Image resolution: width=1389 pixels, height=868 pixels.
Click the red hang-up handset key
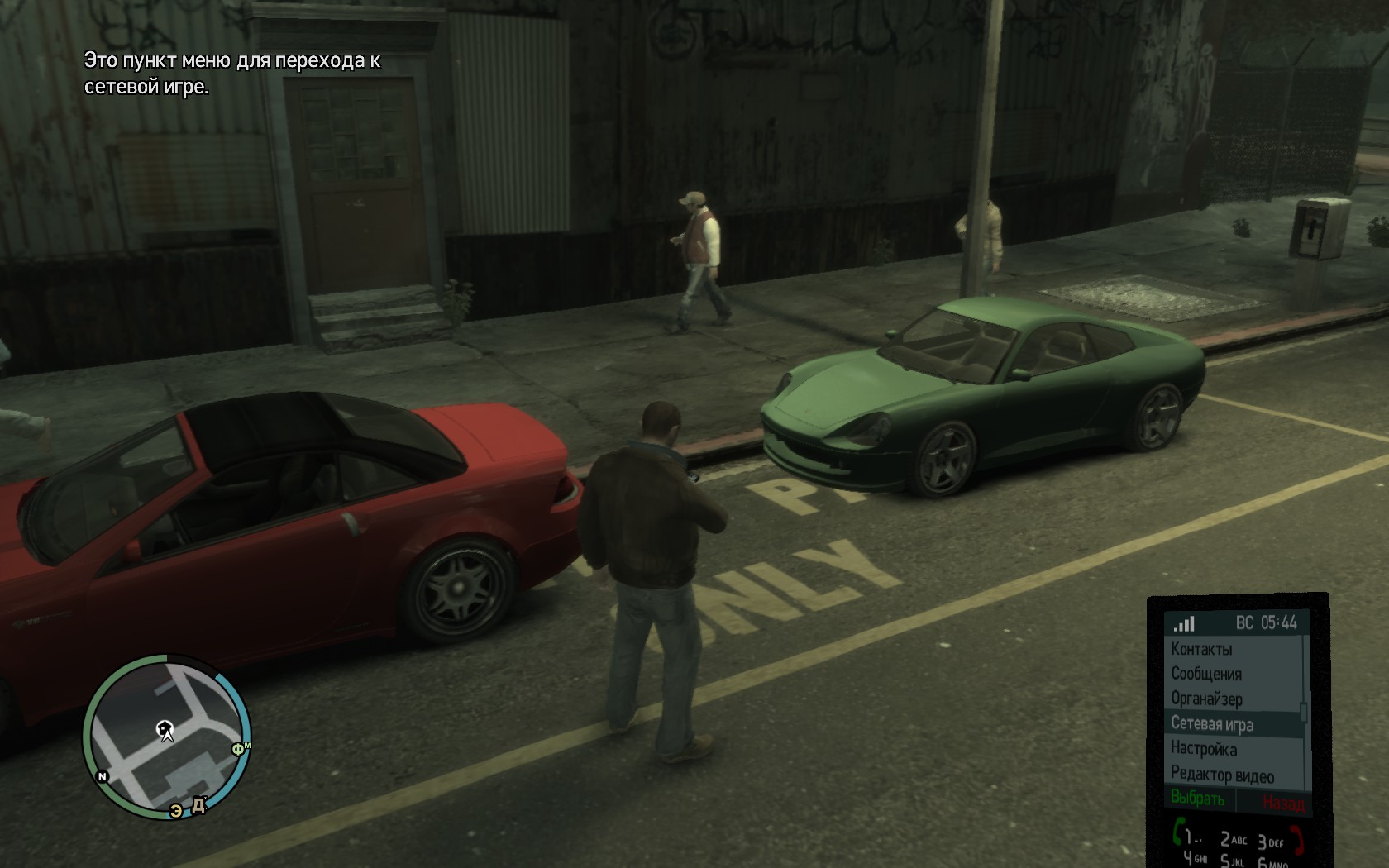click(1296, 840)
